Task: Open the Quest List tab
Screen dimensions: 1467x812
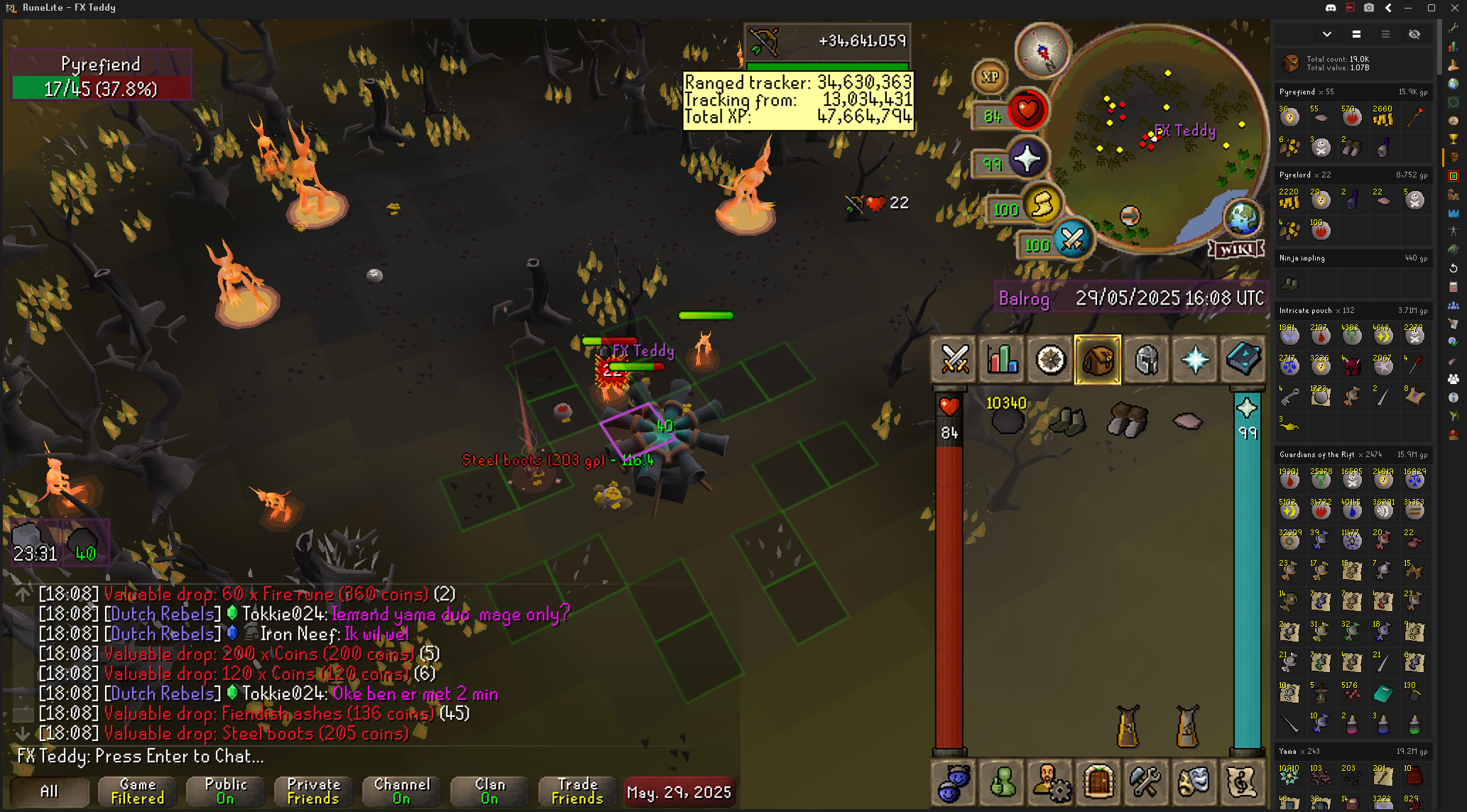Action: tap(1050, 360)
